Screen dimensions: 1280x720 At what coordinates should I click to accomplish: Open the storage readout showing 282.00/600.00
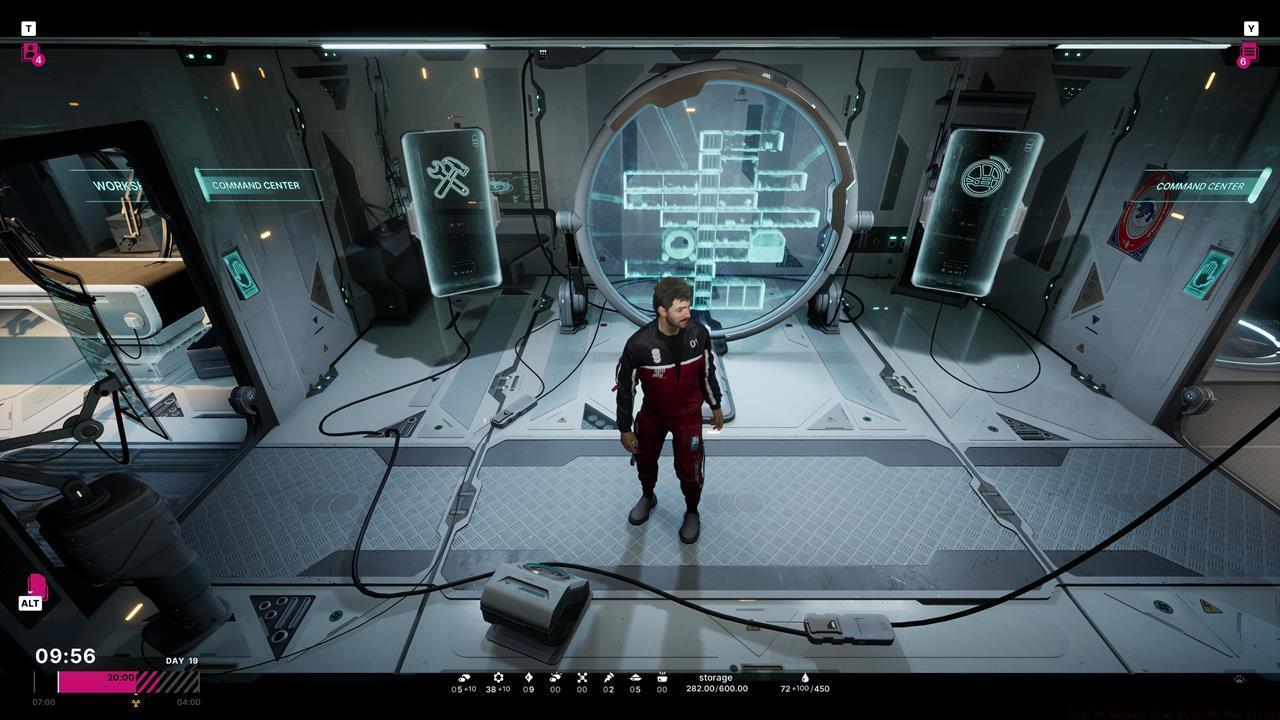pos(718,683)
